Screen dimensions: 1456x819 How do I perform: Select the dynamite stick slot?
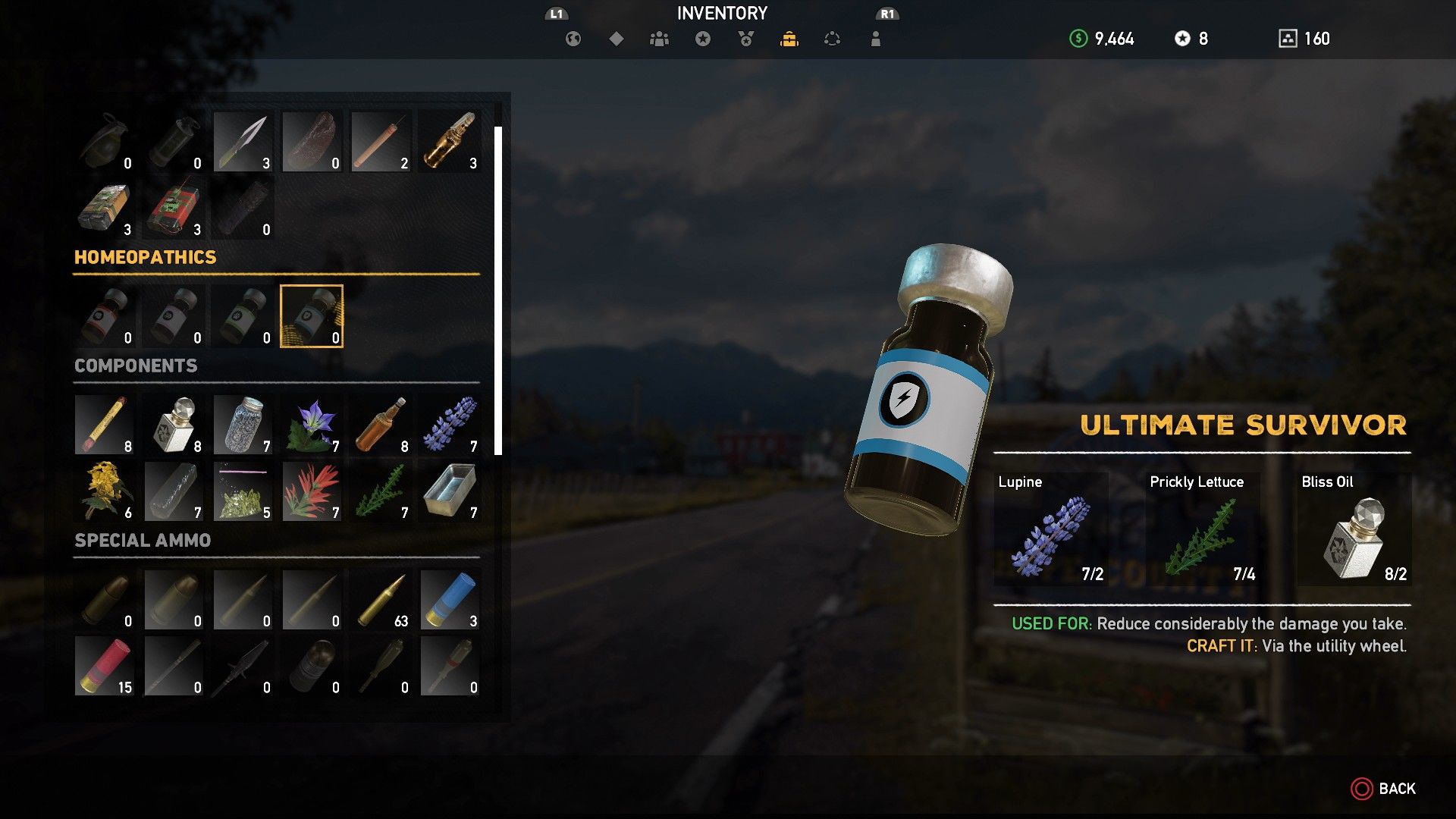(x=381, y=142)
